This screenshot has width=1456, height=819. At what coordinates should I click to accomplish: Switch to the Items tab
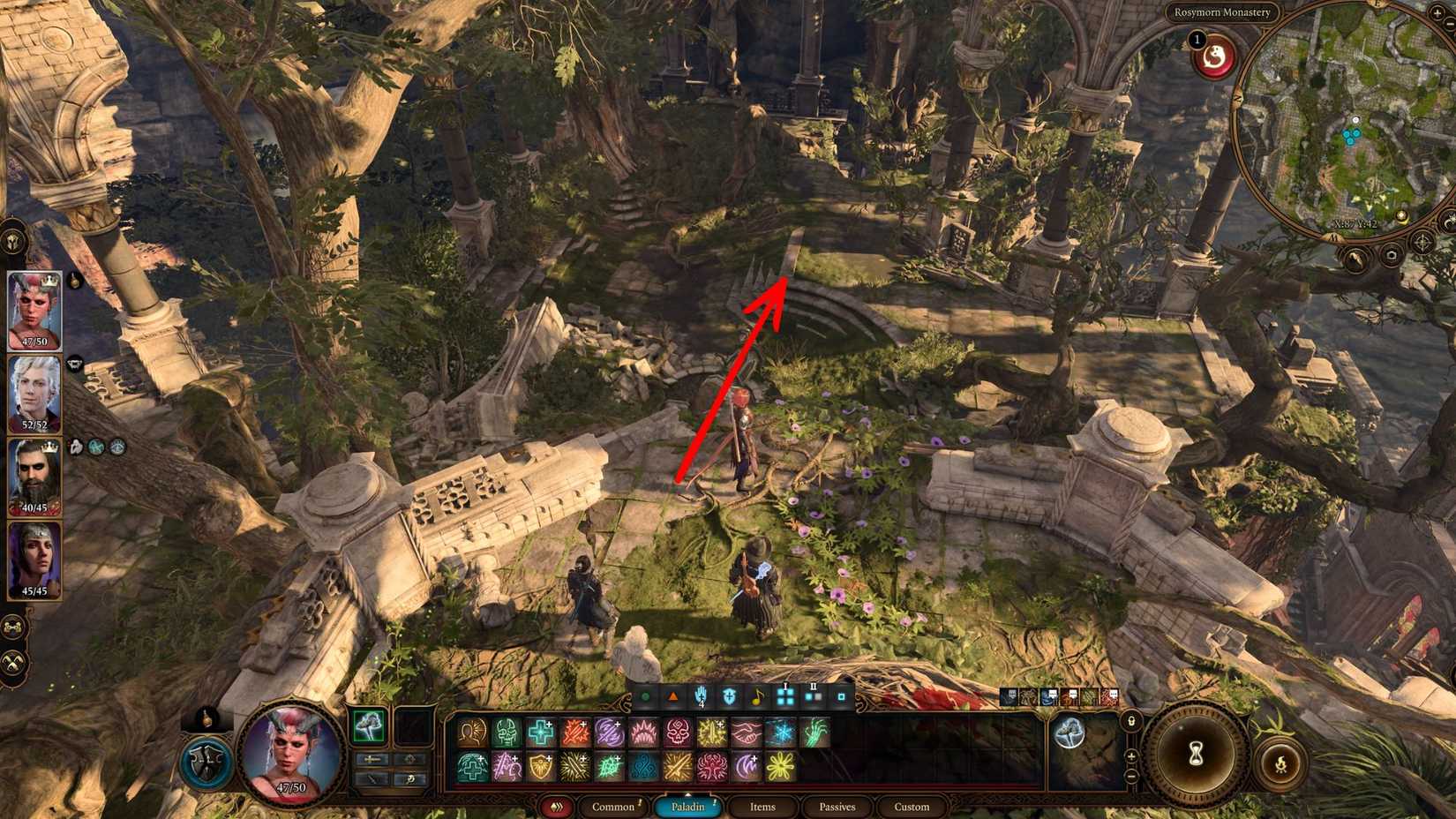[x=762, y=808]
